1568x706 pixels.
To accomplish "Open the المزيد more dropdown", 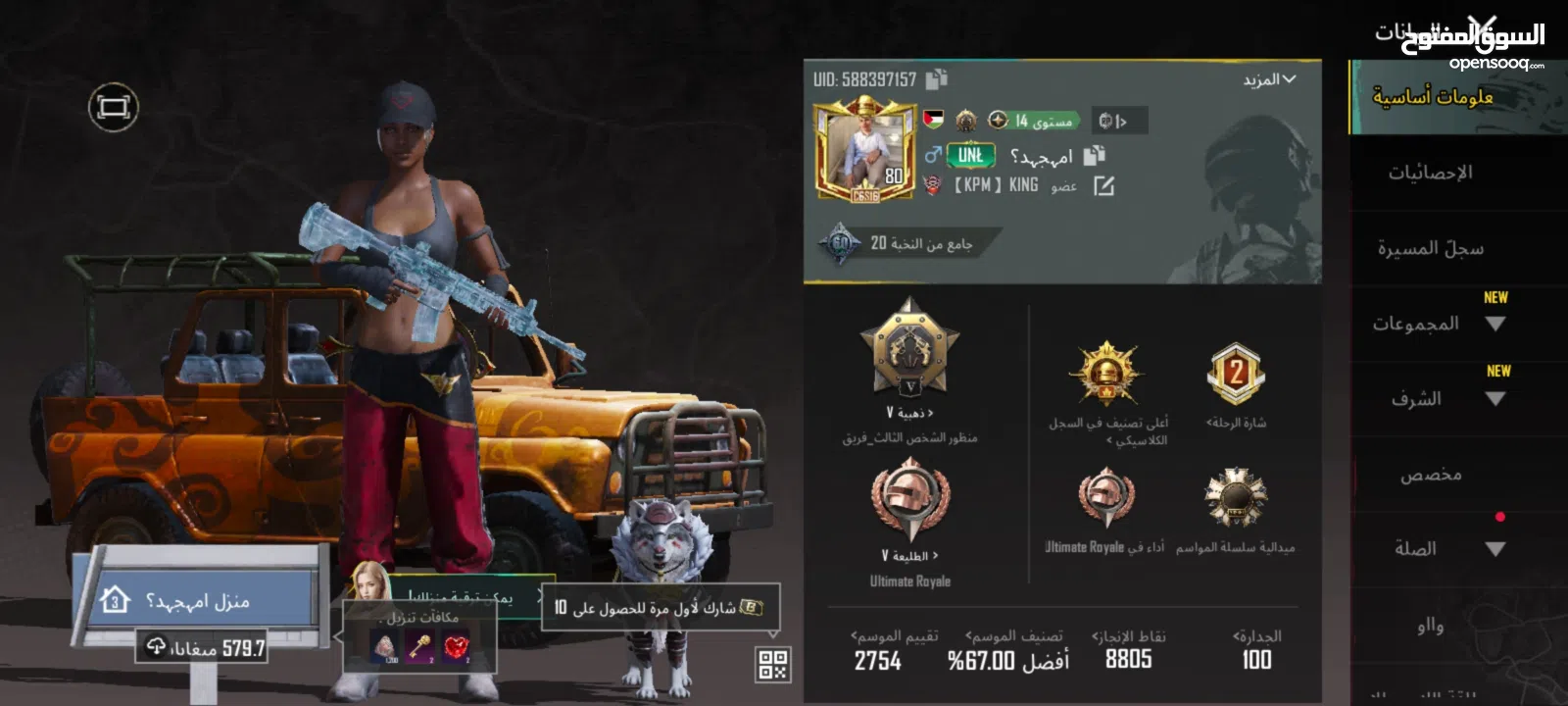I will [1269, 79].
